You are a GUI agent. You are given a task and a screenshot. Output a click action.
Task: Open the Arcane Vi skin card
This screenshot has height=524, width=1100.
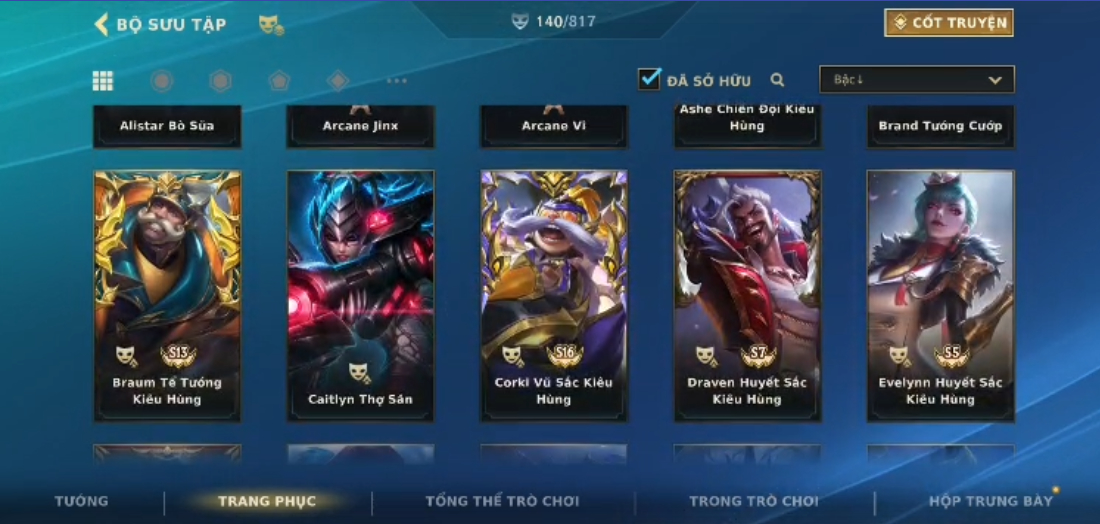pyautogui.click(x=554, y=126)
